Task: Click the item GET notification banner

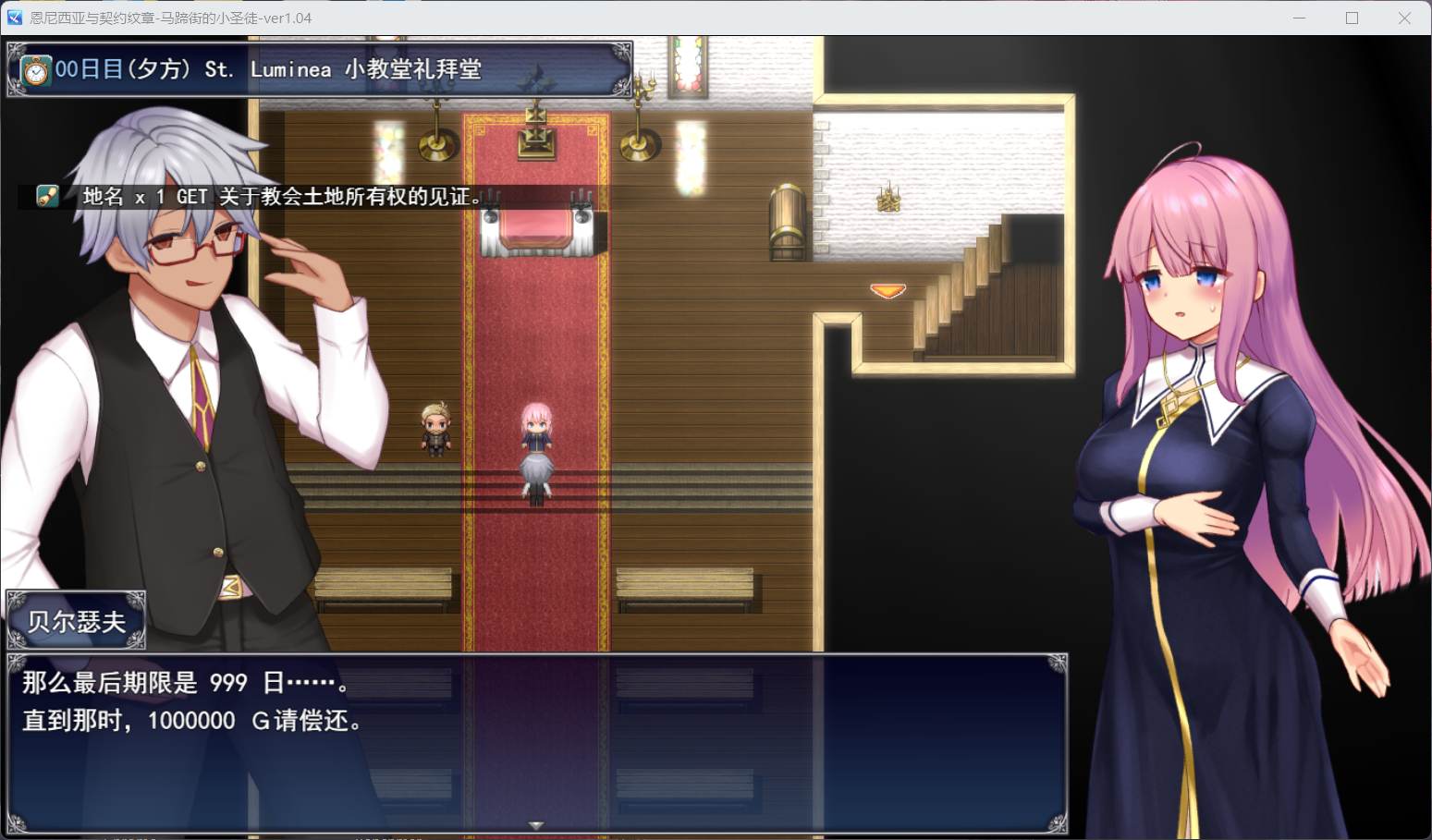Action: 259,196
